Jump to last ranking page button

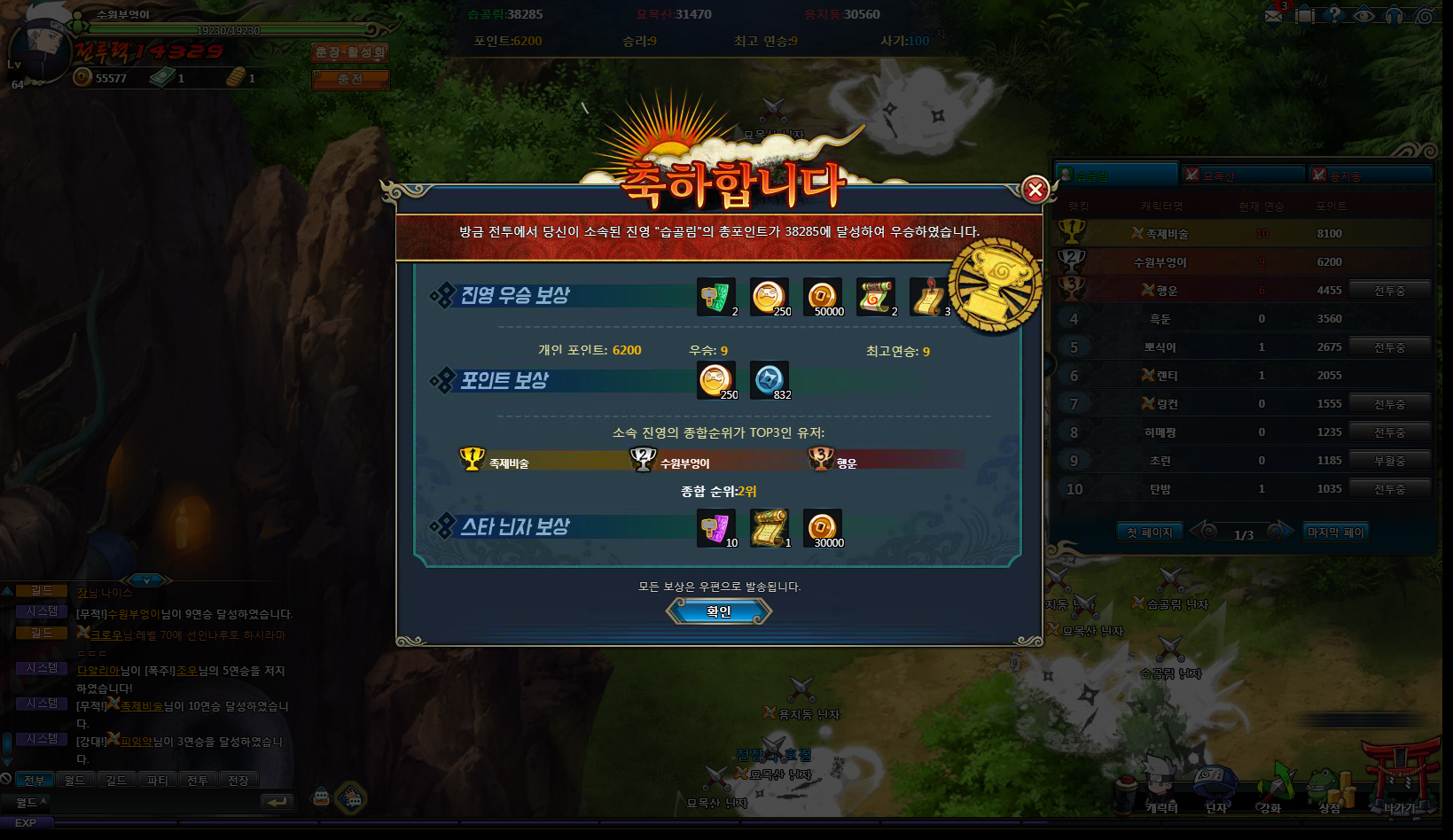(x=1336, y=532)
